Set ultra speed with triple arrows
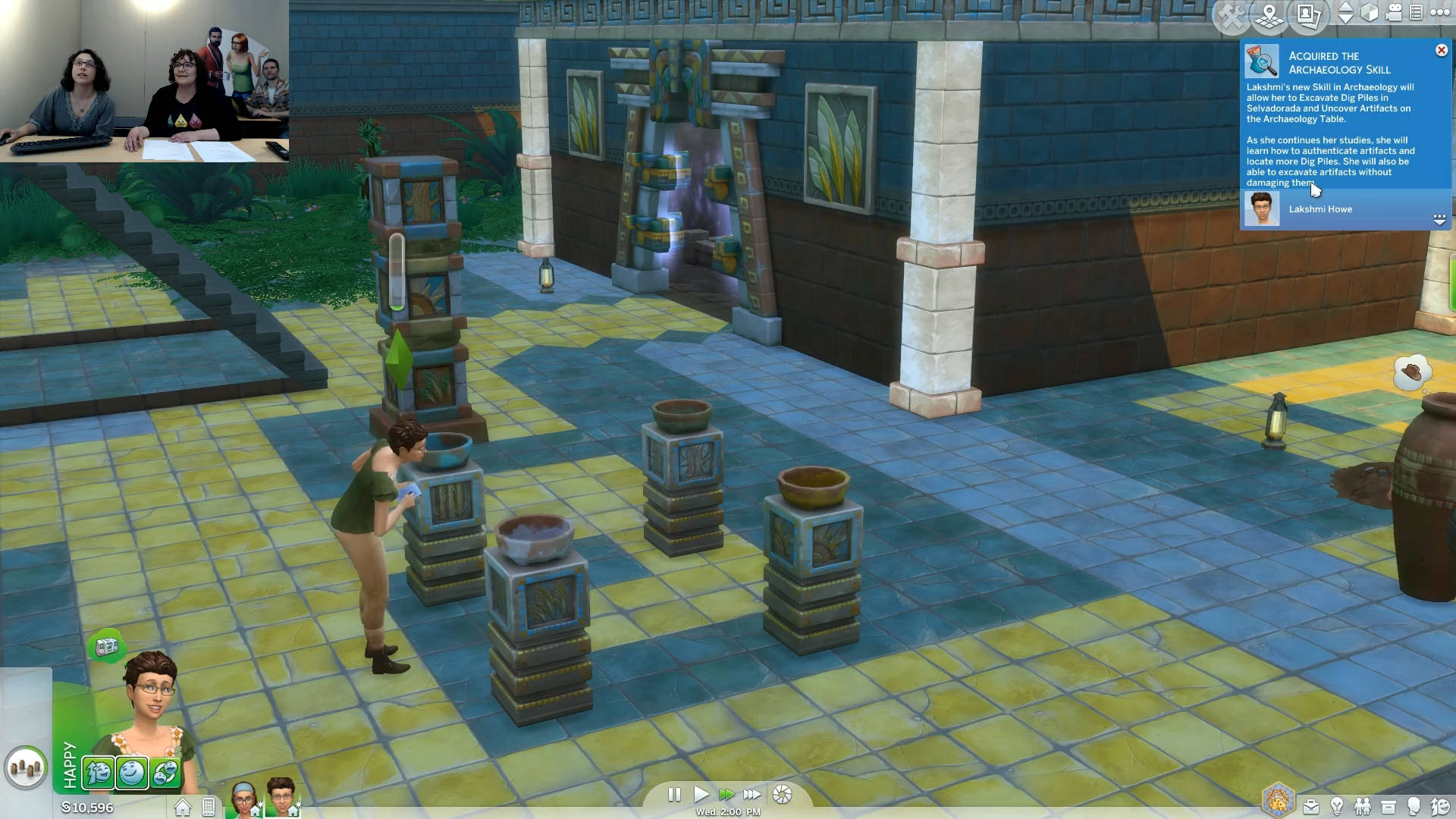Image resolution: width=1456 pixels, height=819 pixels. click(752, 795)
